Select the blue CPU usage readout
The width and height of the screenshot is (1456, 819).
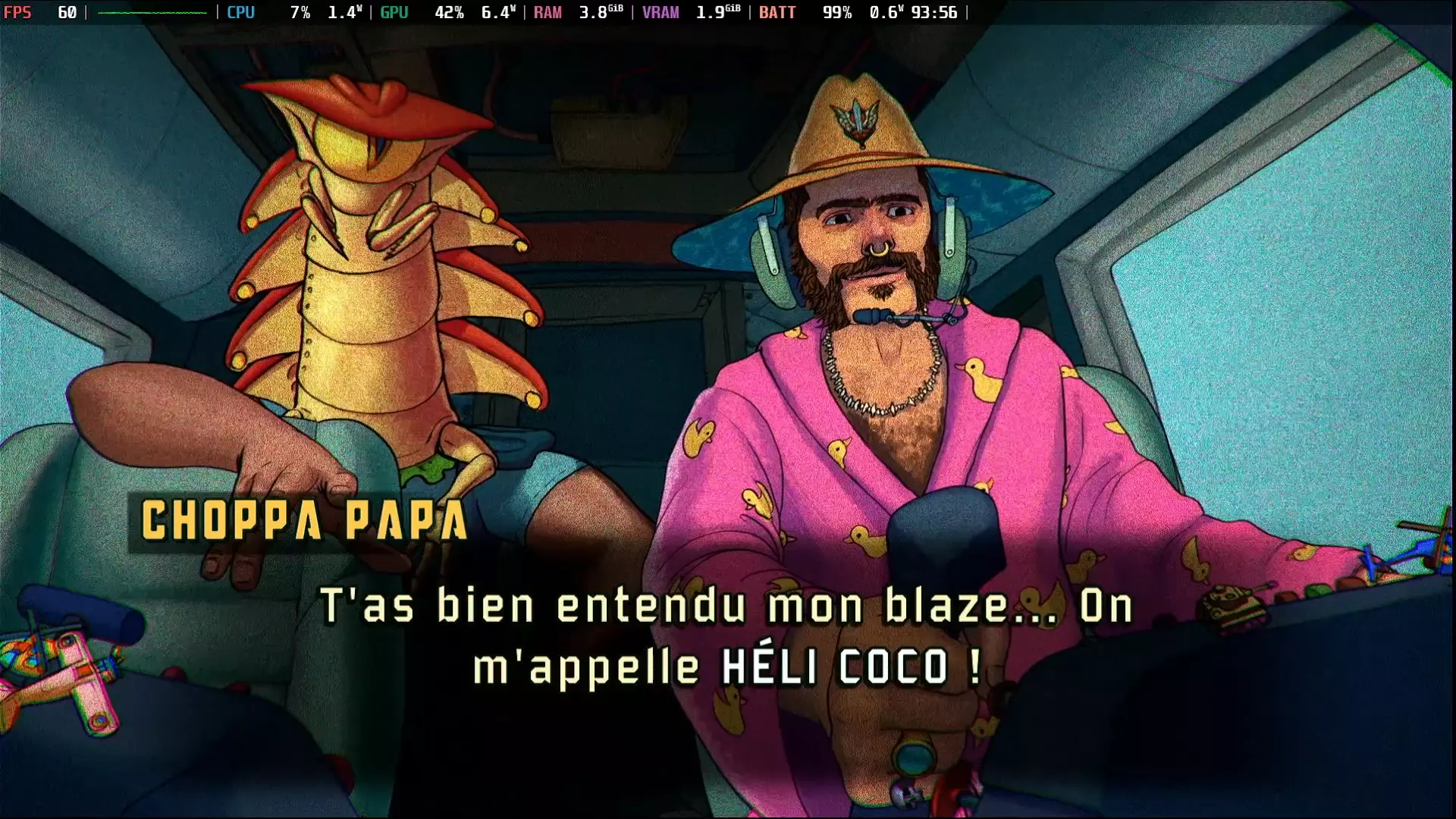click(x=241, y=12)
